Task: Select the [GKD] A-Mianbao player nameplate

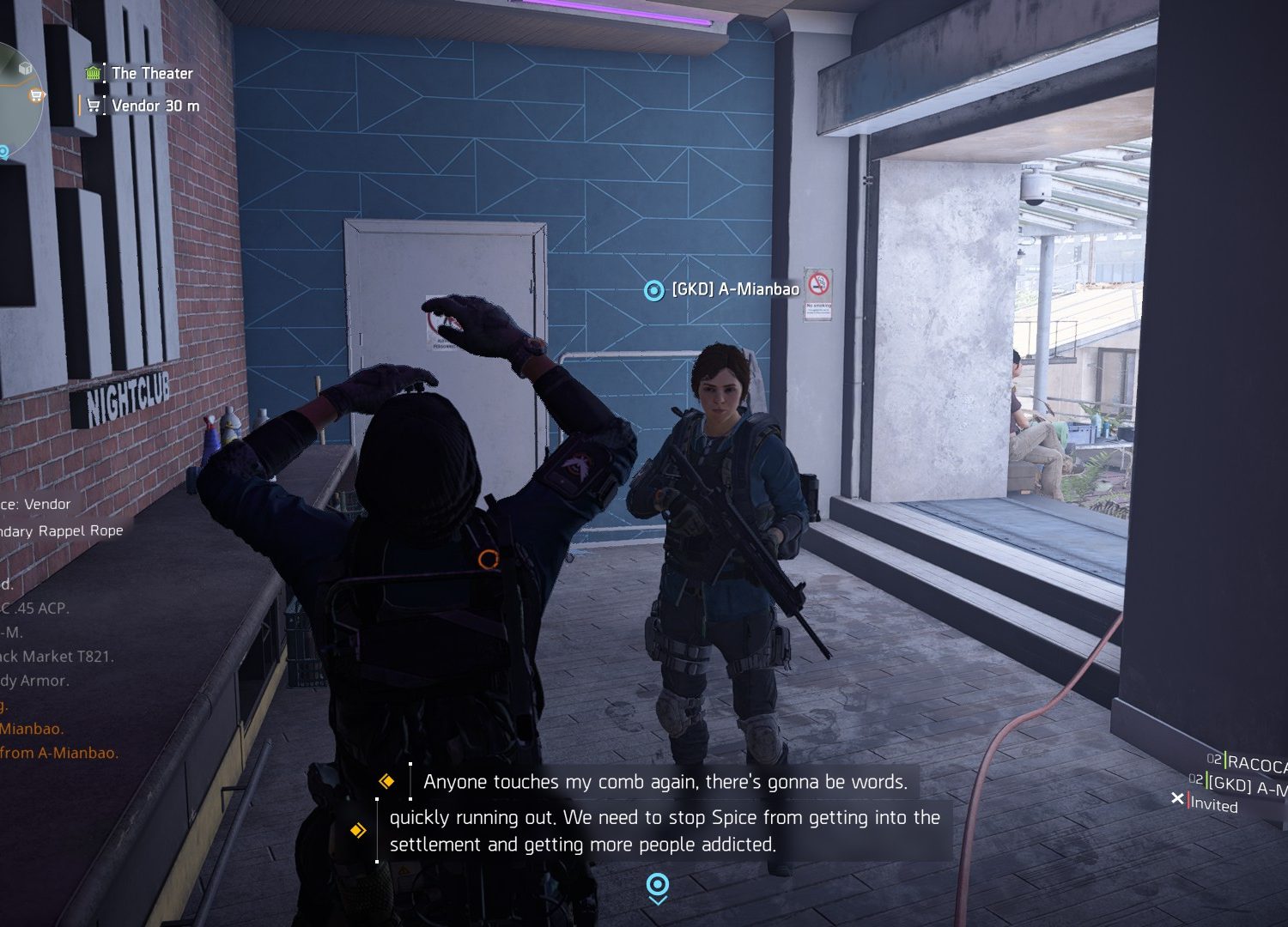Action: coord(734,290)
